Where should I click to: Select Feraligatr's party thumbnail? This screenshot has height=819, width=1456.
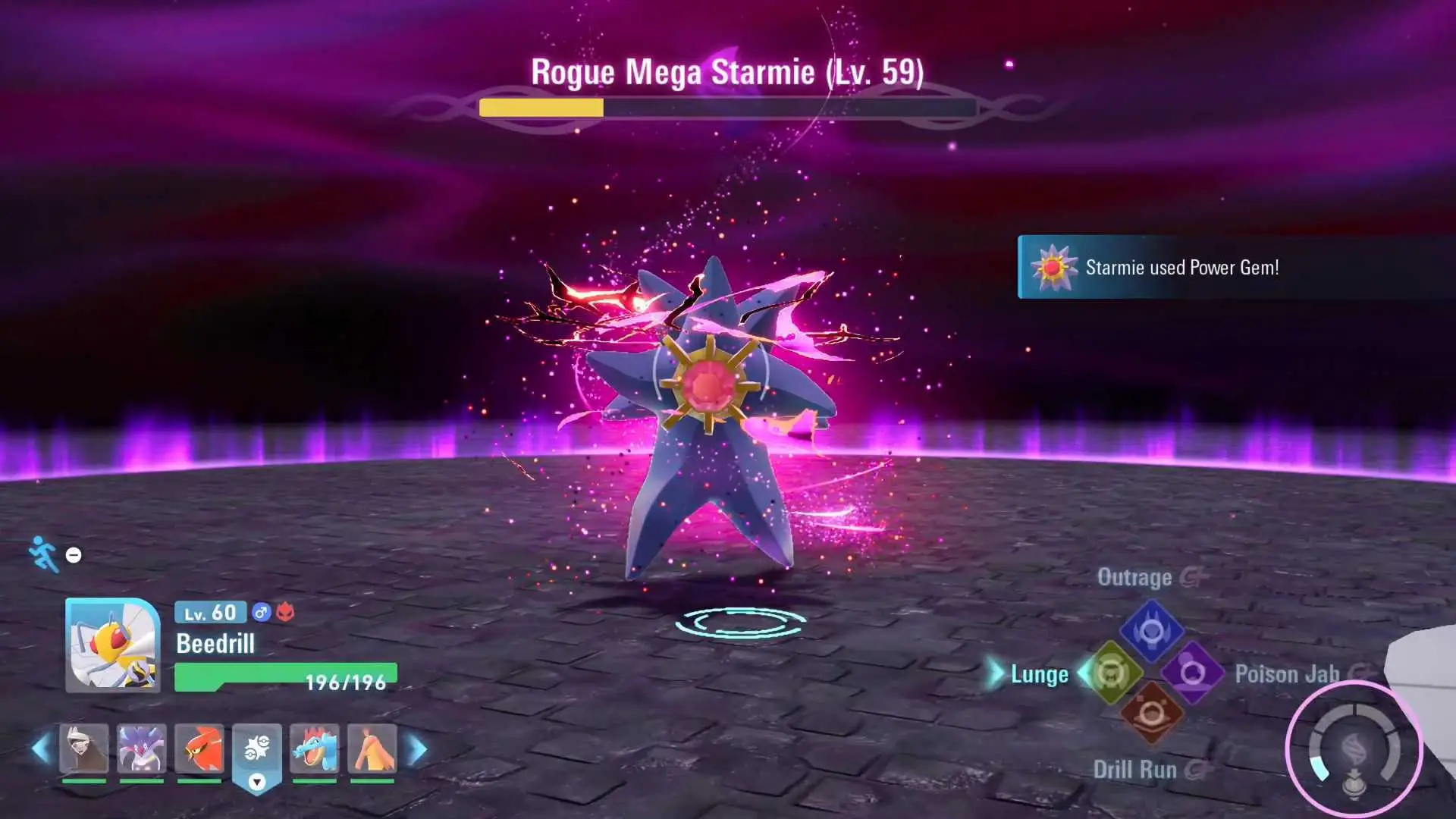coord(315,748)
